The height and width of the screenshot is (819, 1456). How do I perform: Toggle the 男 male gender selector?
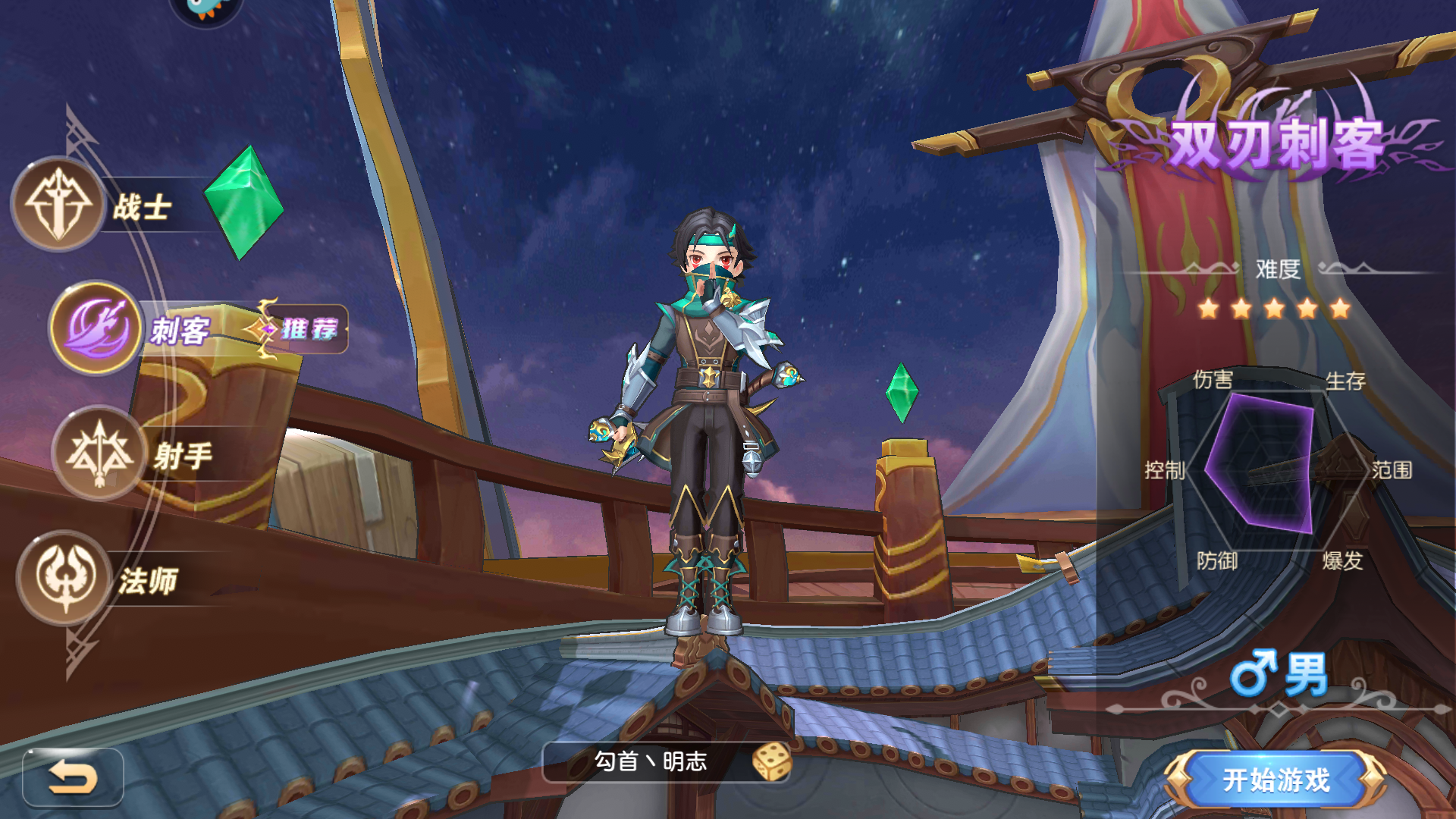[1279, 674]
